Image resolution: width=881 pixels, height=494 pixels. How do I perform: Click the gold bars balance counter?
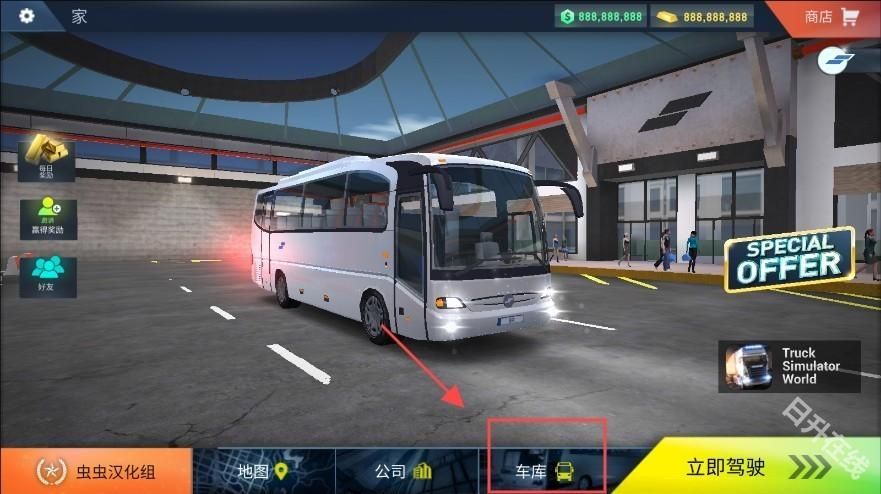[x=701, y=16]
